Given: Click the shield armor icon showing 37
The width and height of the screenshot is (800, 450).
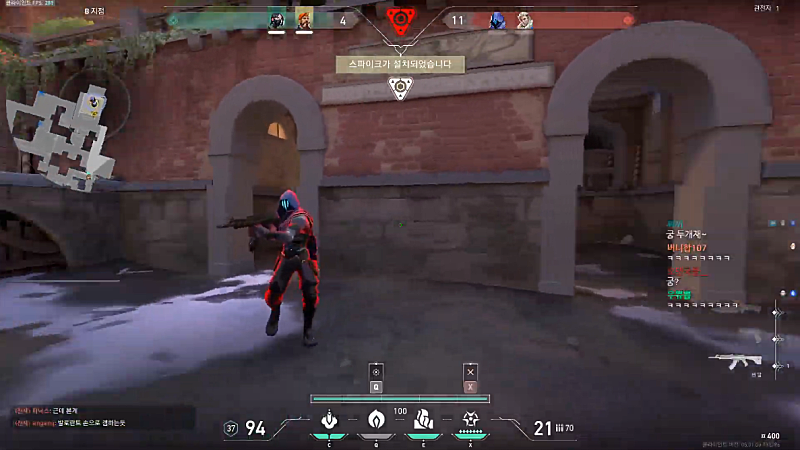Looking at the screenshot, I should click(232, 428).
